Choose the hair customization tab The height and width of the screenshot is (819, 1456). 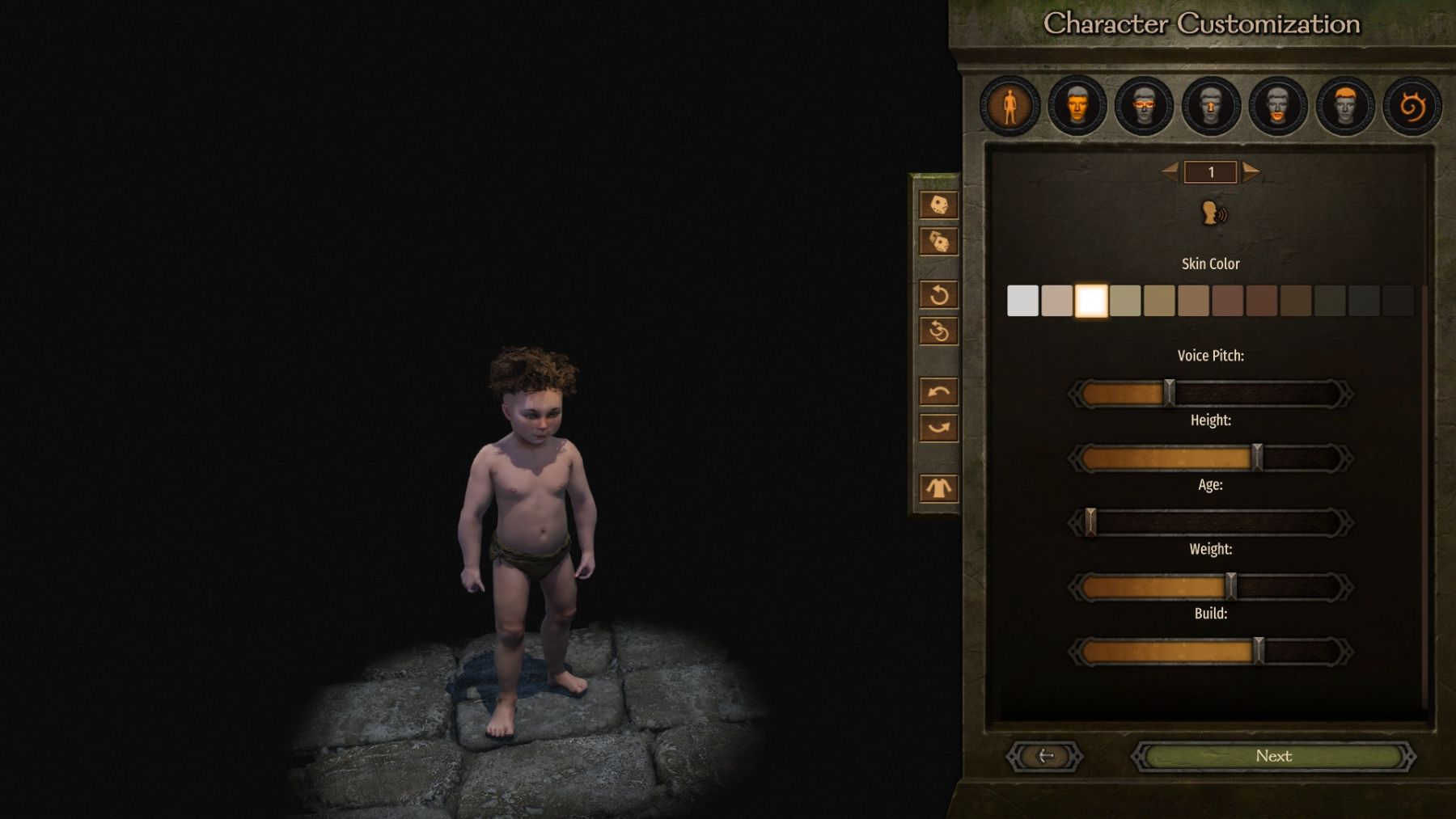click(1345, 106)
